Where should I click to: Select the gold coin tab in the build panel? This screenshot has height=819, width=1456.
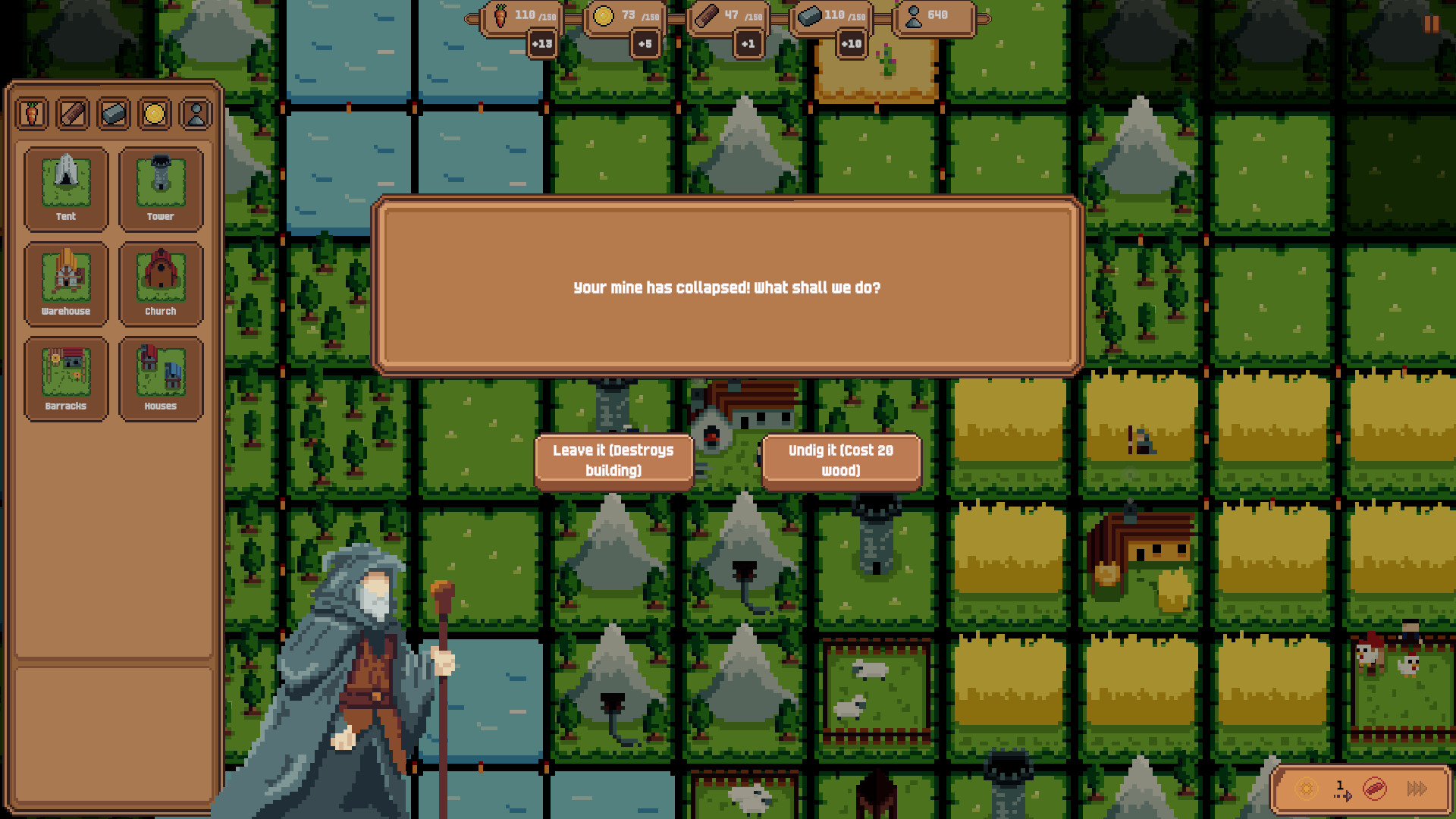(155, 115)
